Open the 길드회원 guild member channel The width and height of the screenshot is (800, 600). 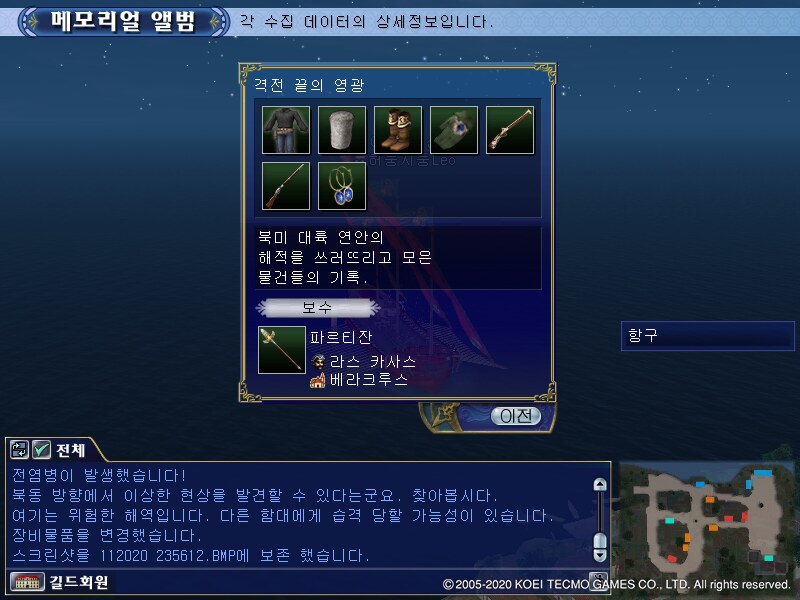(x=60, y=581)
